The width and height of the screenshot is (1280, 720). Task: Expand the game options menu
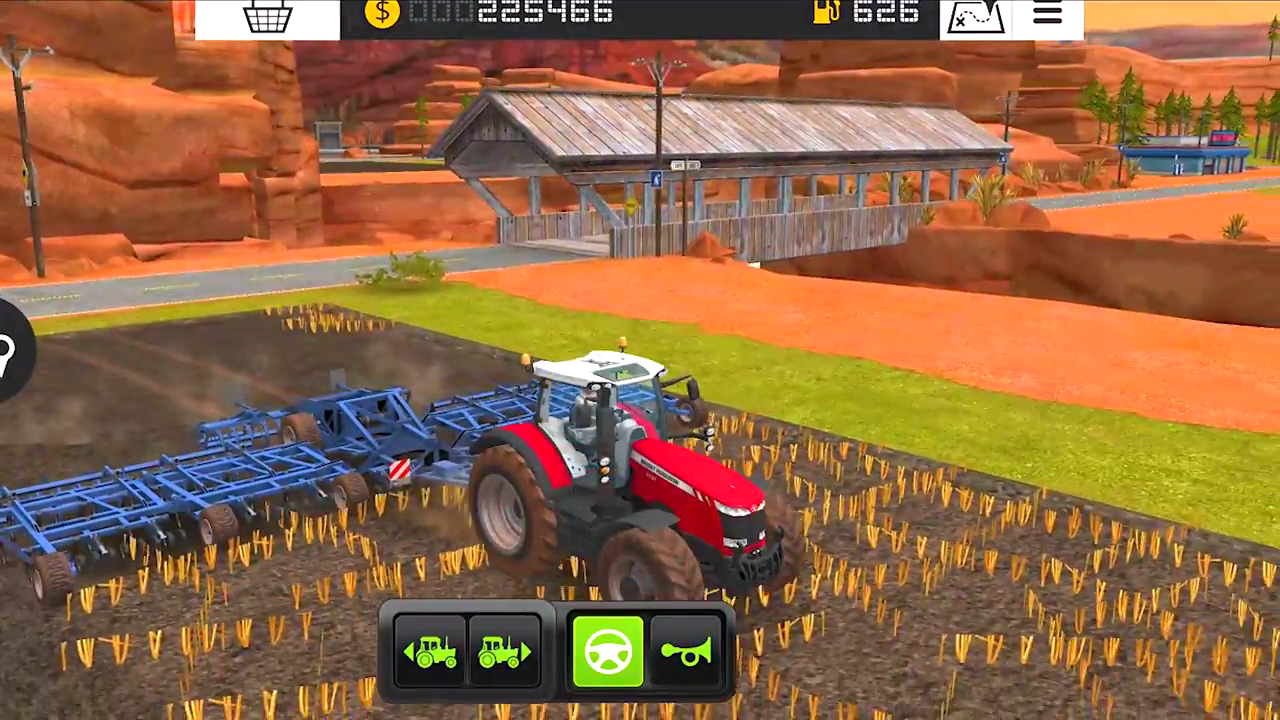point(1047,14)
